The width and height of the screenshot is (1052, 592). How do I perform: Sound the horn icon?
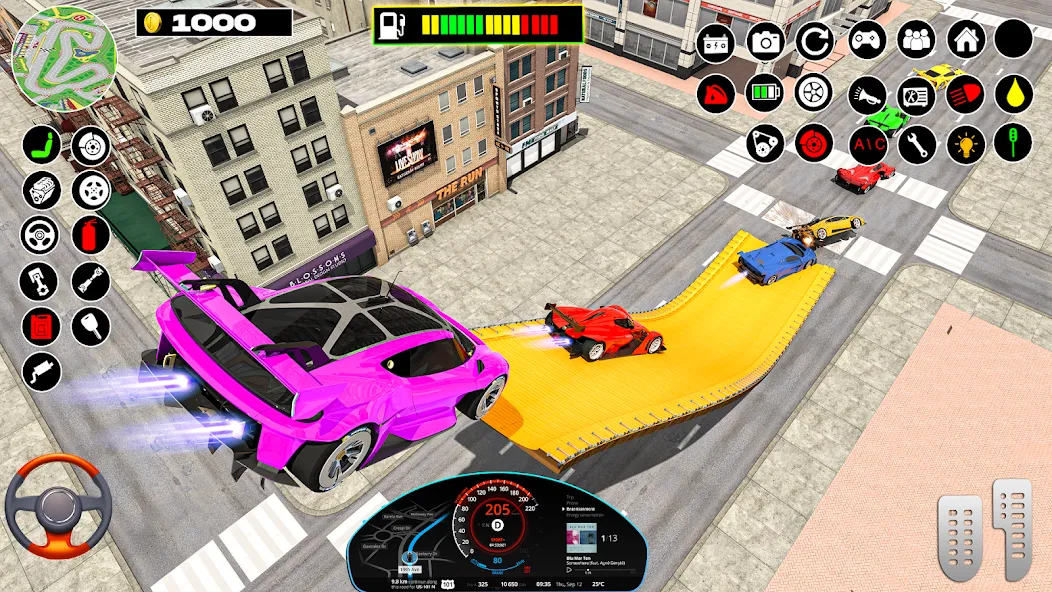[867, 94]
